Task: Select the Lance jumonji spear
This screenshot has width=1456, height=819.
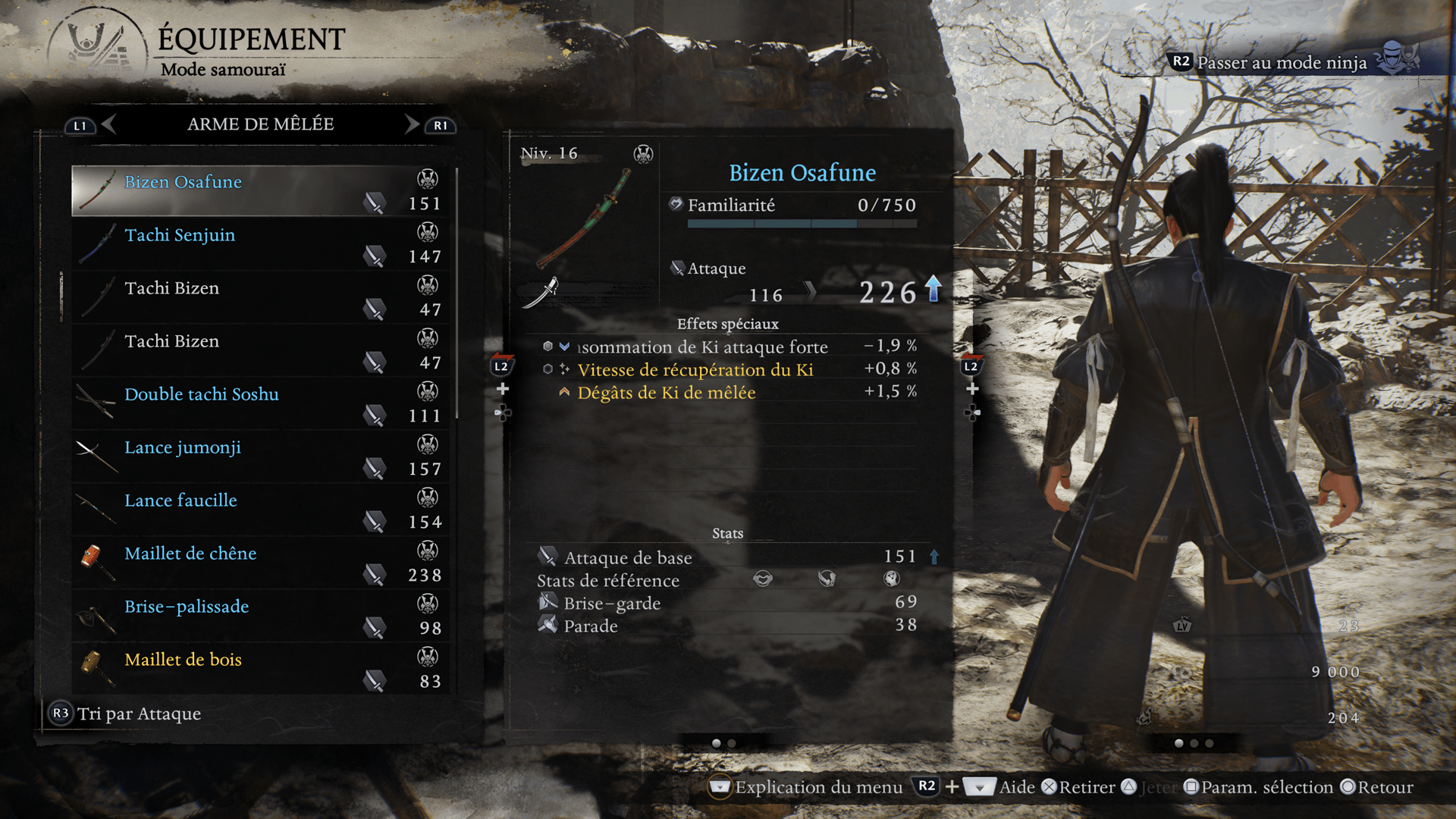Action: 262,457
